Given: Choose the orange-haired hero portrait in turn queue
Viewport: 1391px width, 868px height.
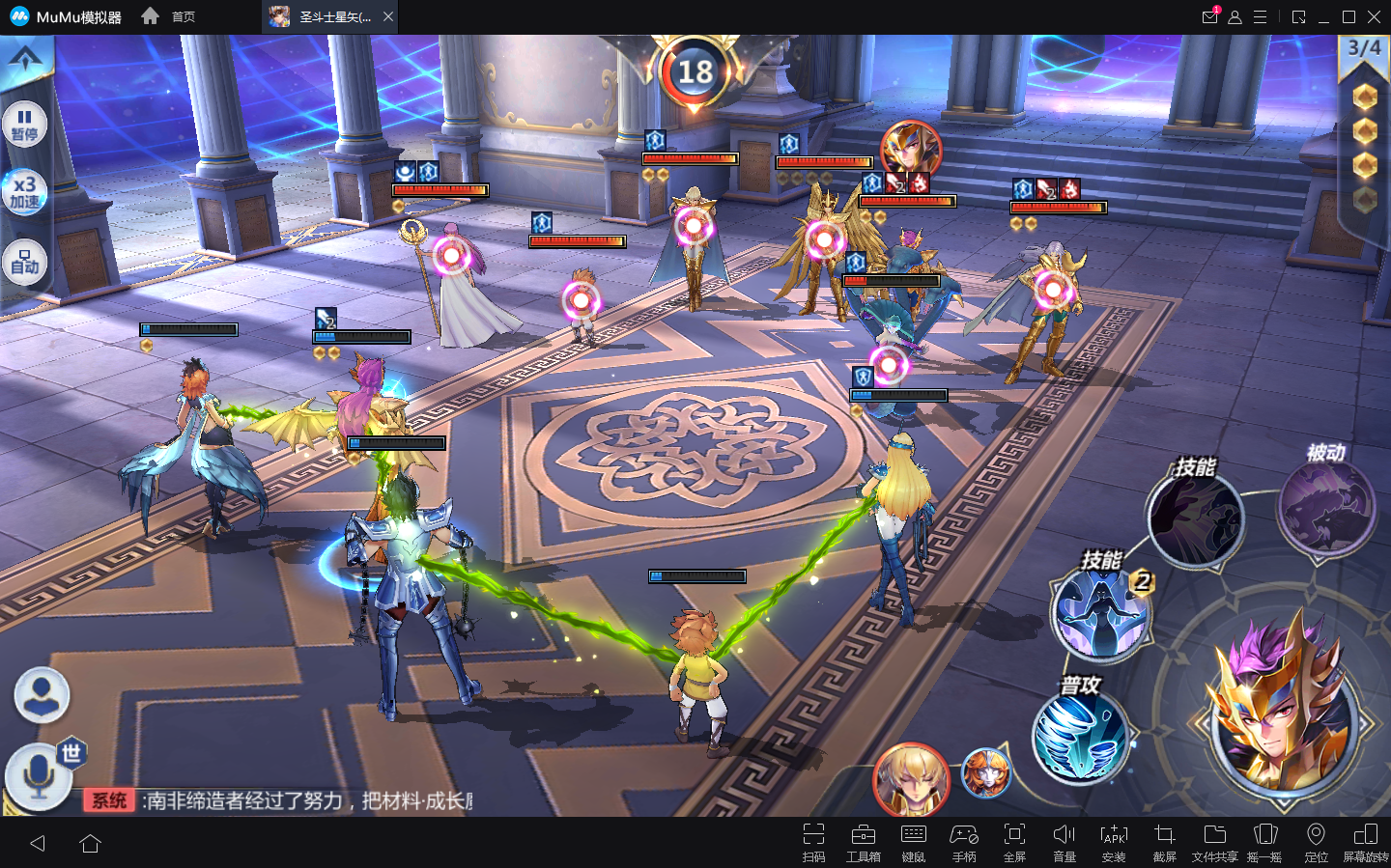Looking at the screenshot, I should [x=986, y=773].
